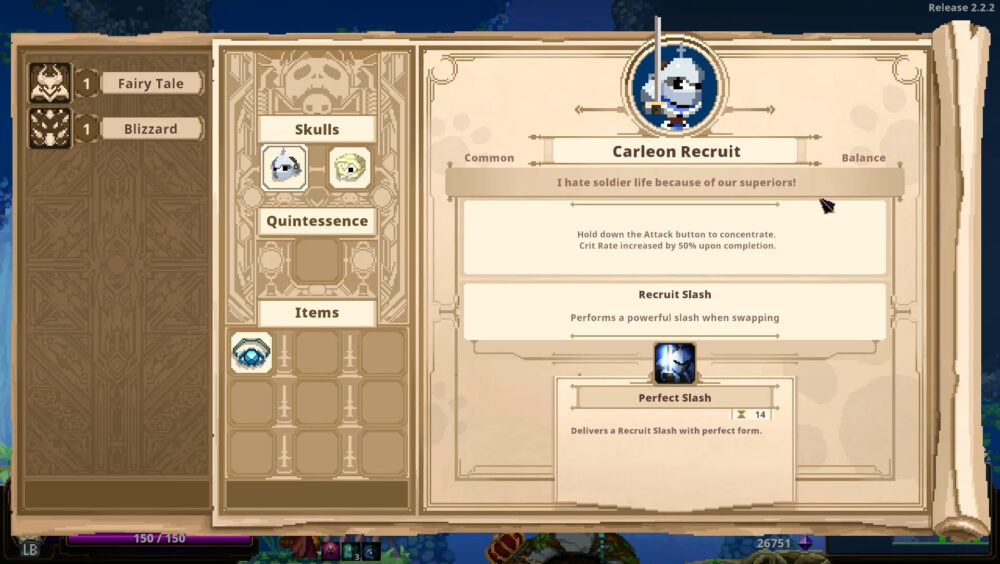Select the blonde secondary skull slot
The width and height of the screenshot is (1000, 564).
coord(349,168)
